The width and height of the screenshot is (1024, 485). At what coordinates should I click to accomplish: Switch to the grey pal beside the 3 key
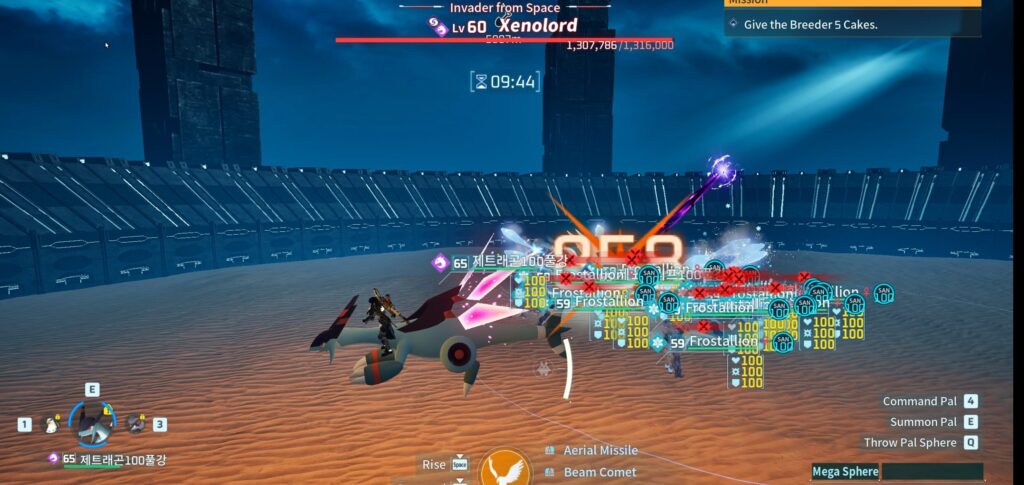[135, 424]
